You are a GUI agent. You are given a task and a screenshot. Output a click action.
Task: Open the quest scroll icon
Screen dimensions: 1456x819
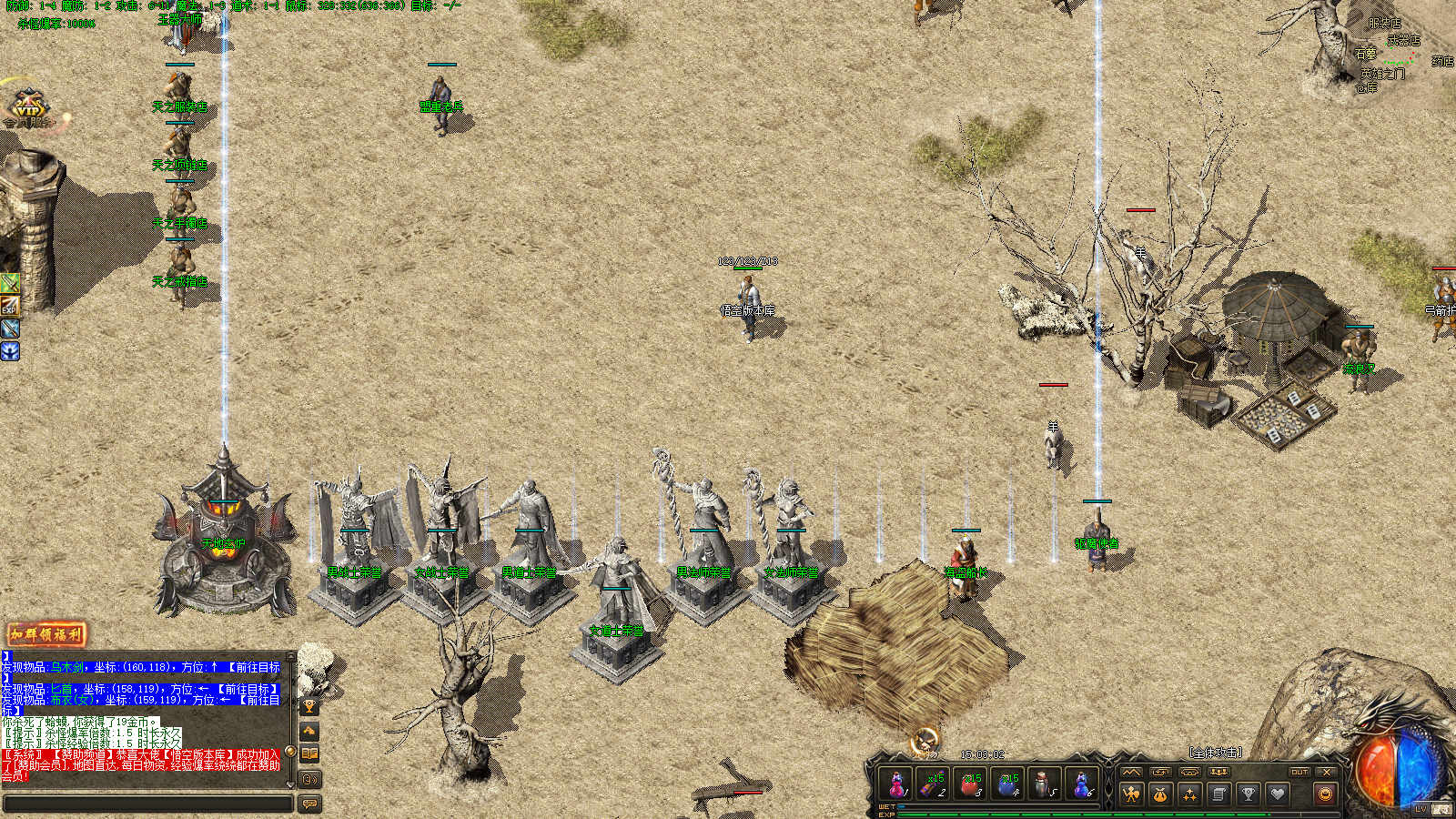[x=1218, y=794]
